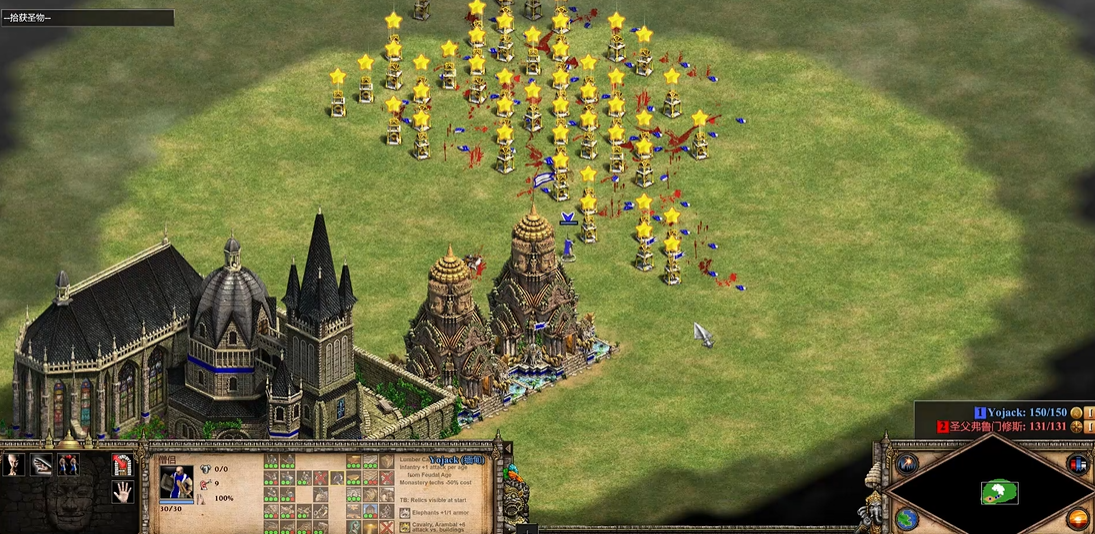
Task: Toggle the red and blue banners minimap button
Action: [1078, 464]
